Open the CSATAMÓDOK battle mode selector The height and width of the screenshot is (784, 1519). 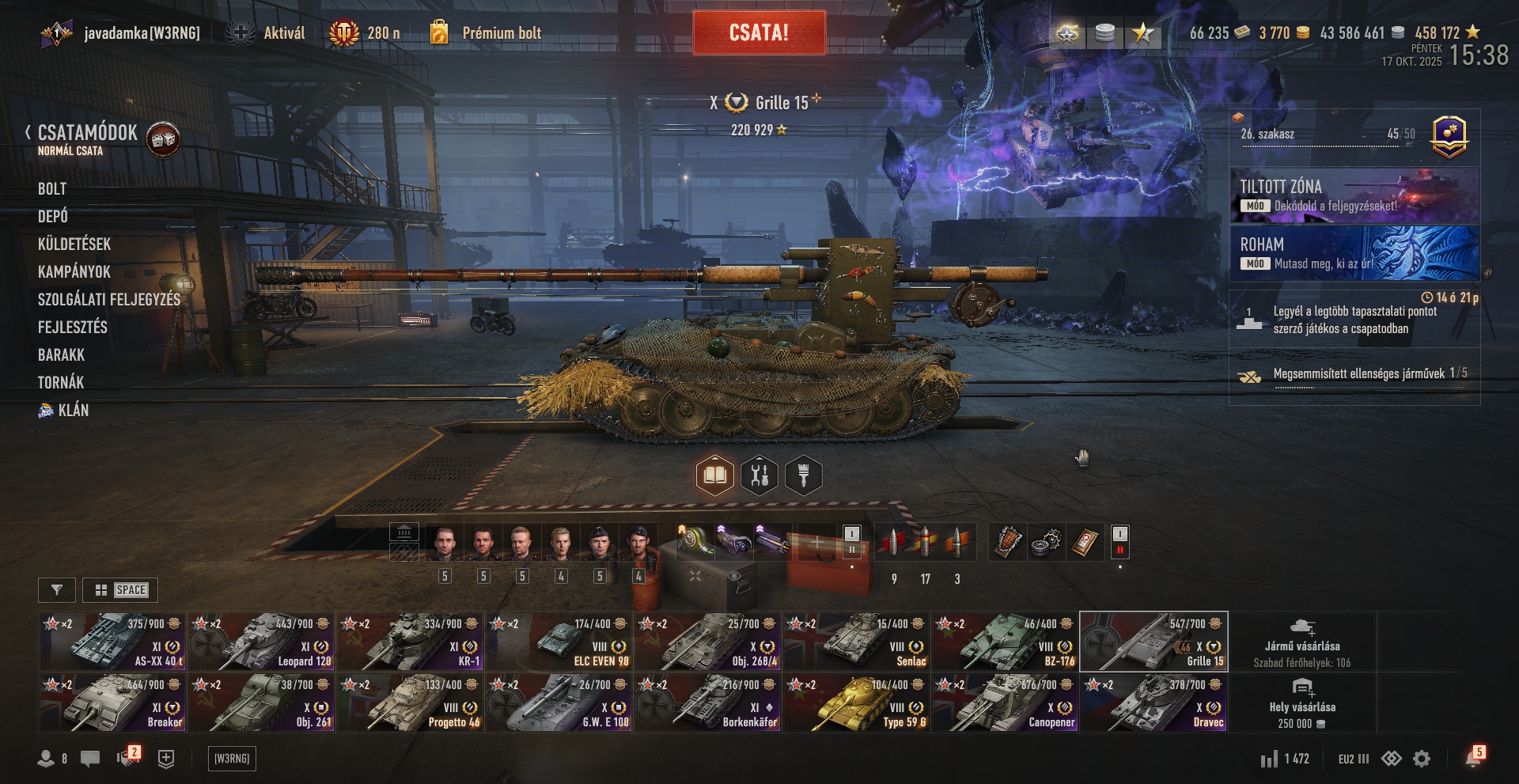(87, 133)
